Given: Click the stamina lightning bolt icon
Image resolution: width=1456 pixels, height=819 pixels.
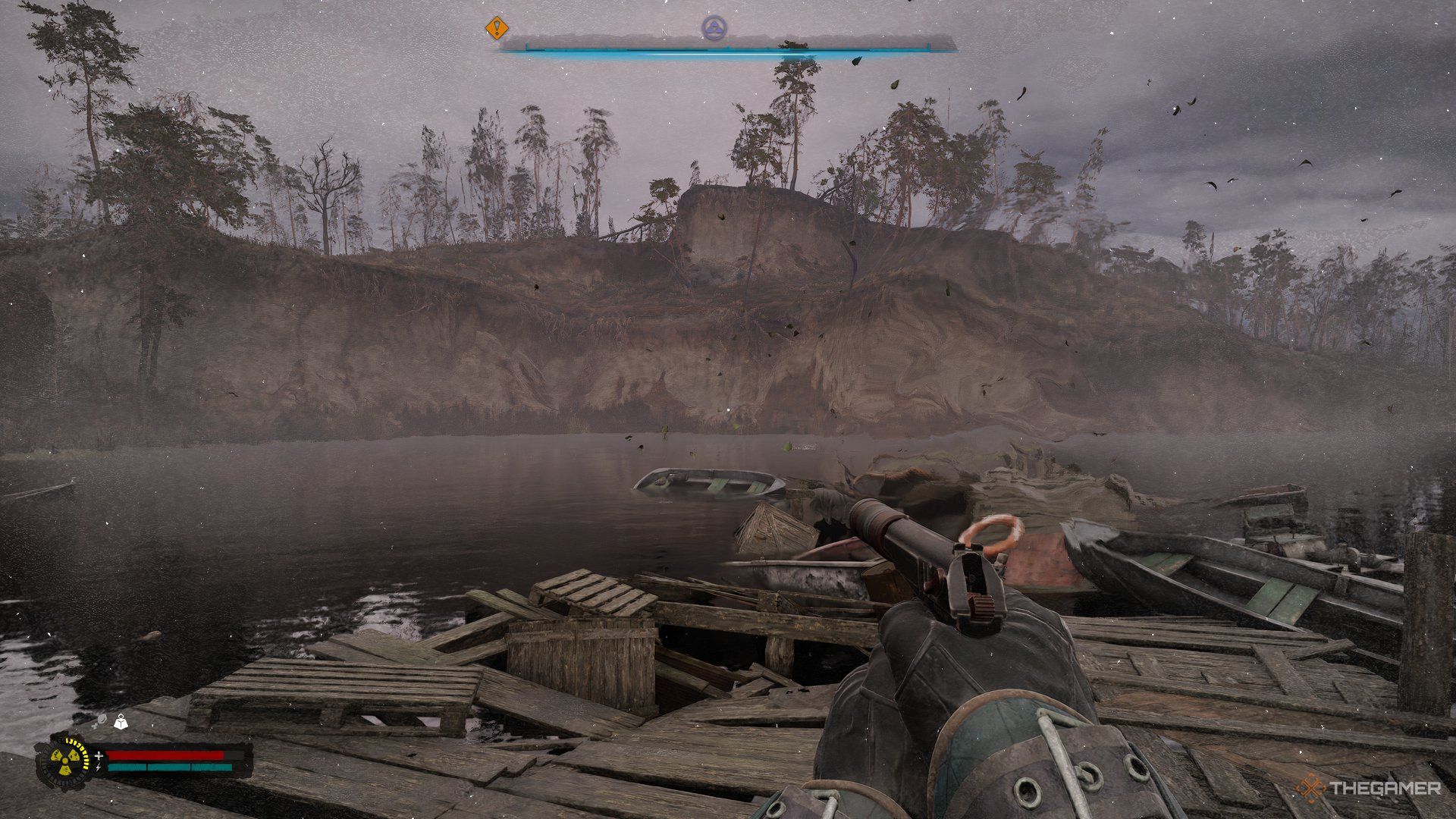Looking at the screenshot, I should (99, 767).
